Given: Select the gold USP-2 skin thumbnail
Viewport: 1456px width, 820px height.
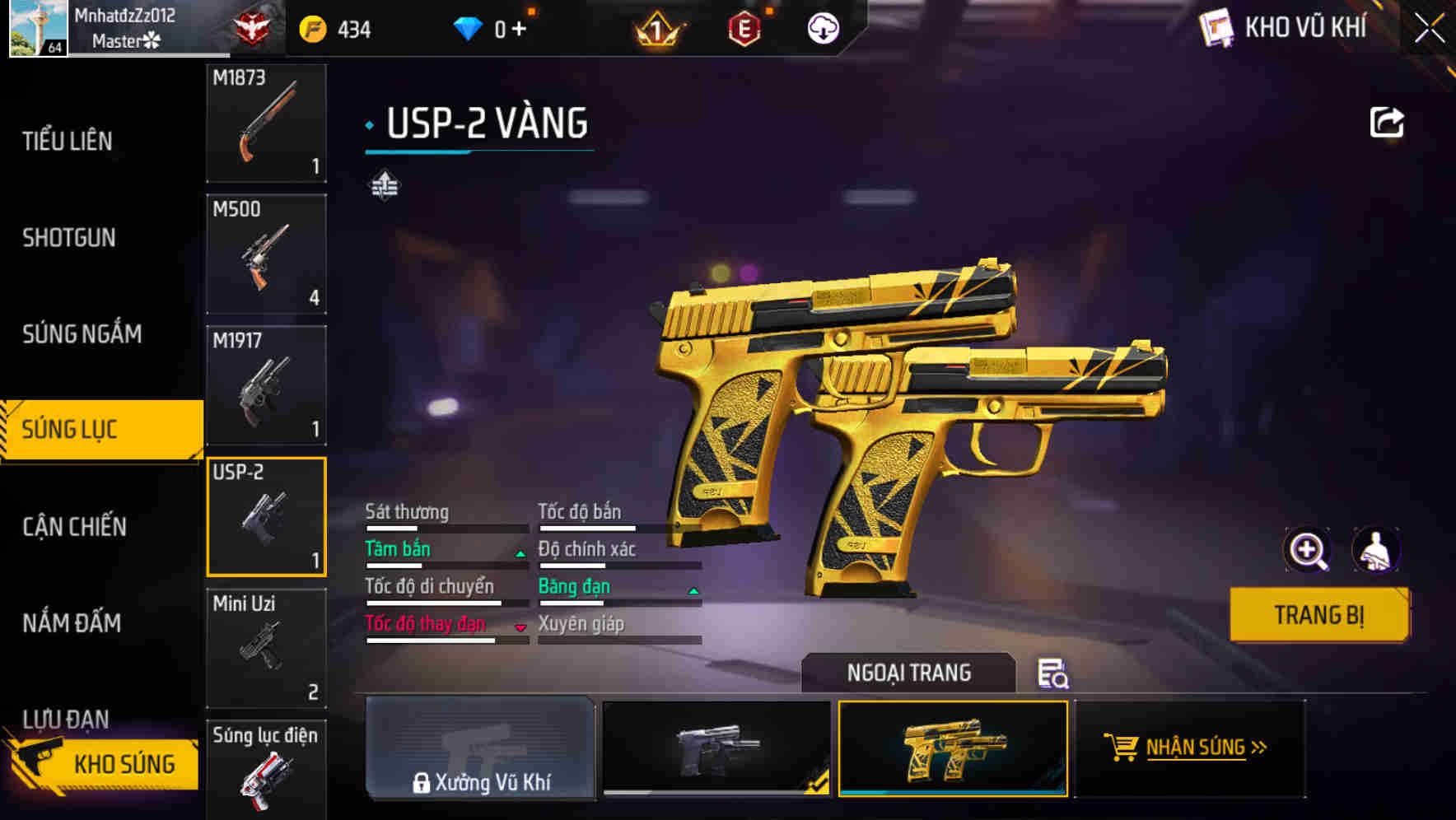Looking at the screenshot, I should pyautogui.click(x=952, y=751).
